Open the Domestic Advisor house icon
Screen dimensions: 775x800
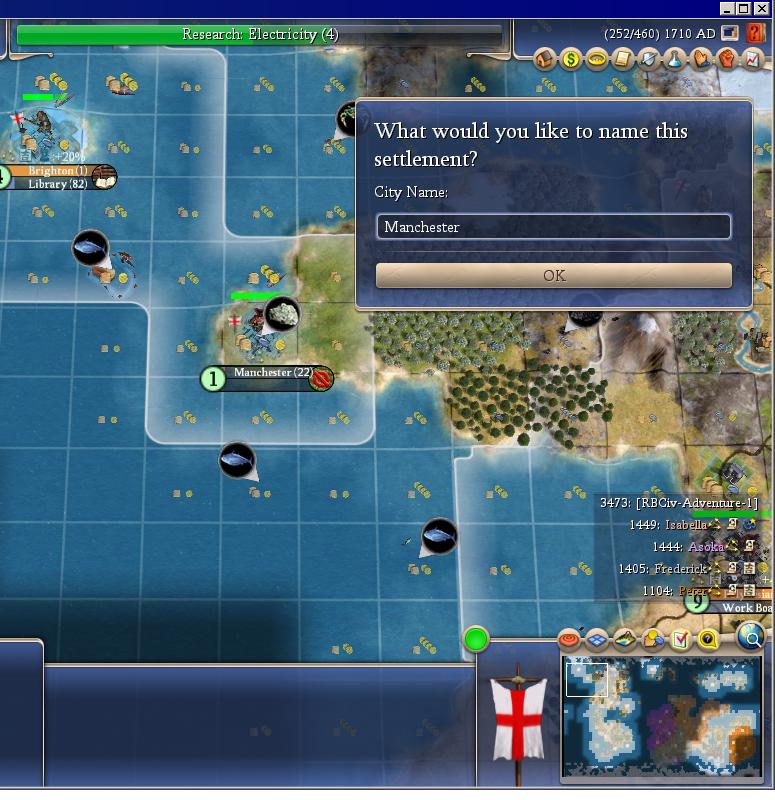545,60
